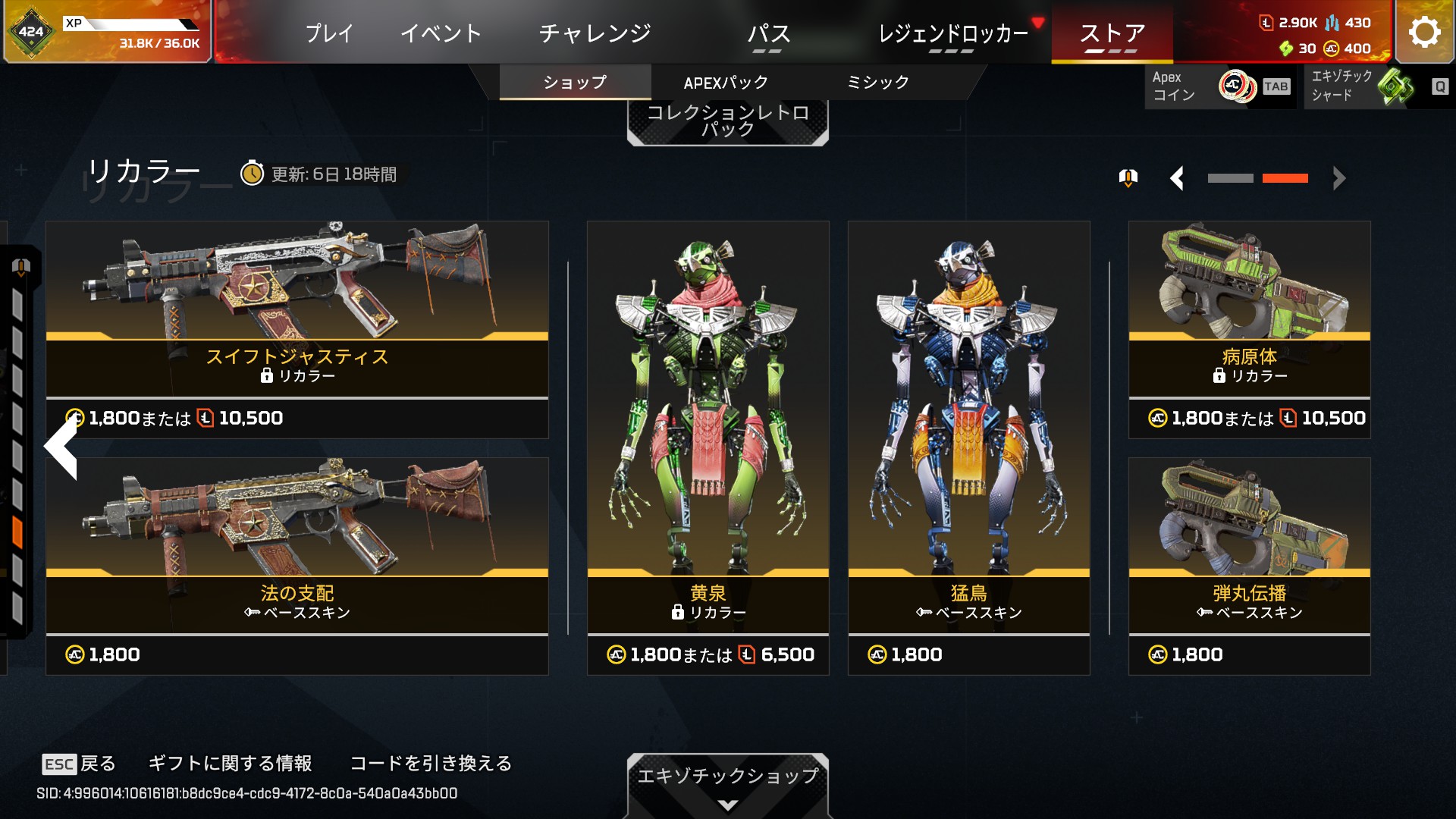The width and height of the screenshot is (1456, 819).
Task: Open the パス tab
Action: point(768,33)
